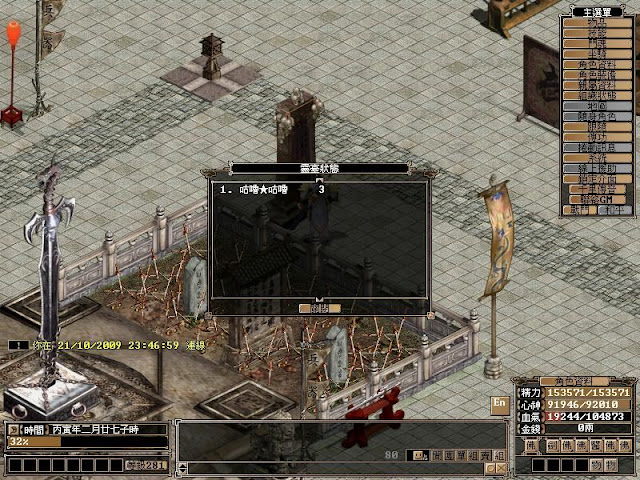This screenshot has height=480, width=640.
Task: Toggle the En input language button
Action: 499,402
